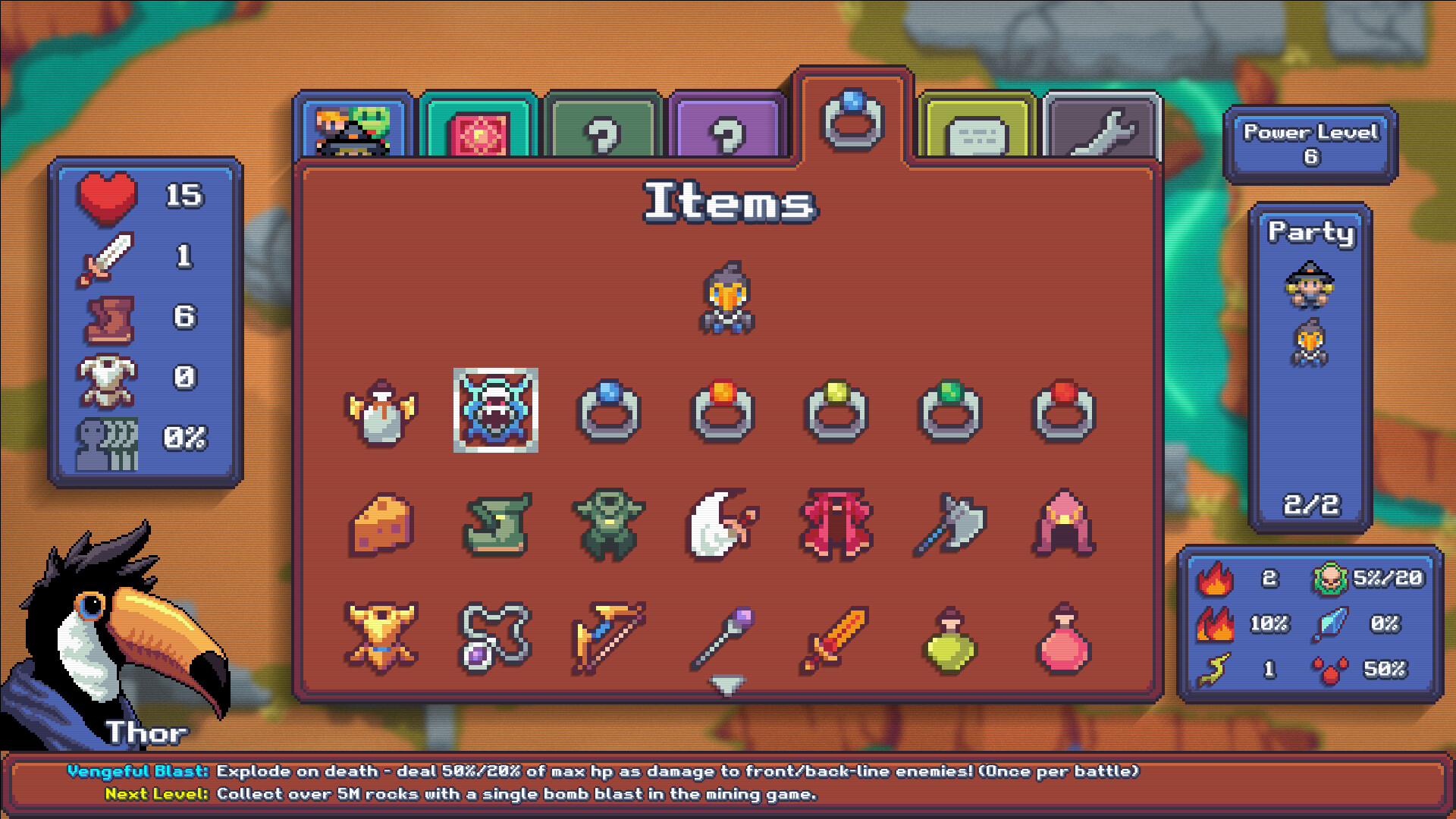Image resolution: width=1456 pixels, height=819 pixels.
Task: Select the cheese wedge item
Action: (x=383, y=523)
